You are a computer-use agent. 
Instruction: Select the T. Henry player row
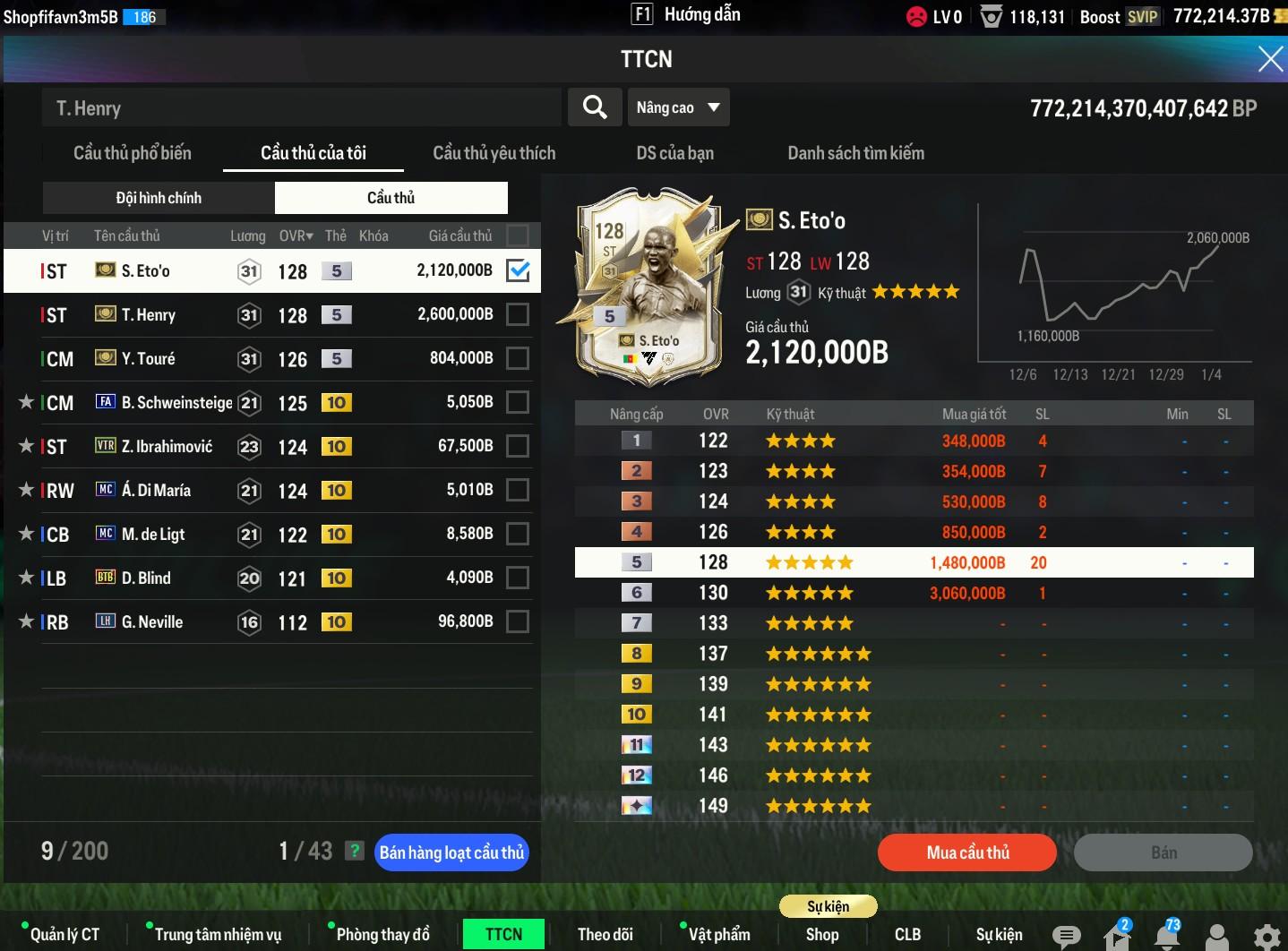coord(269,315)
